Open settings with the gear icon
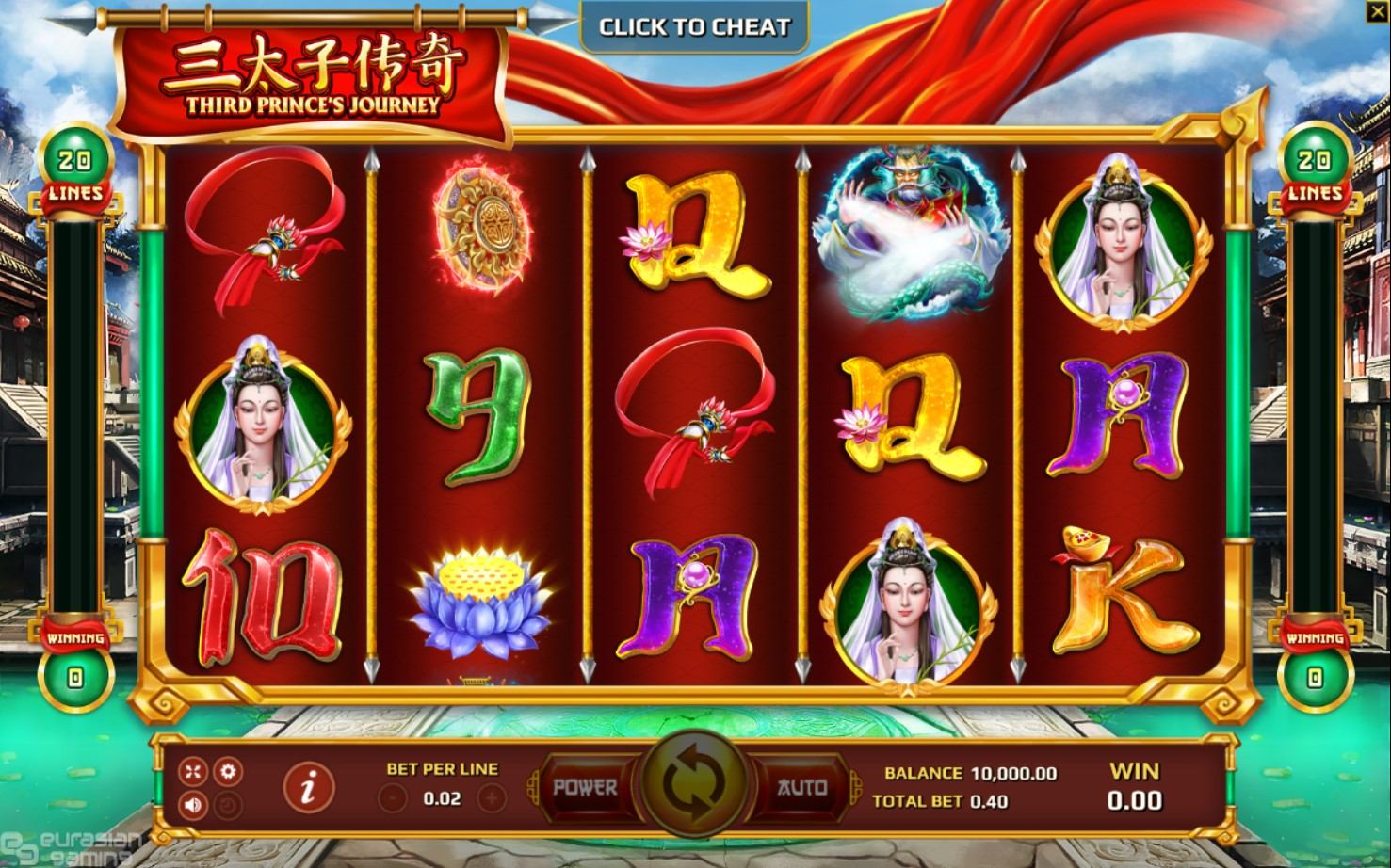The image size is (1391, 868). click(227, 772)
